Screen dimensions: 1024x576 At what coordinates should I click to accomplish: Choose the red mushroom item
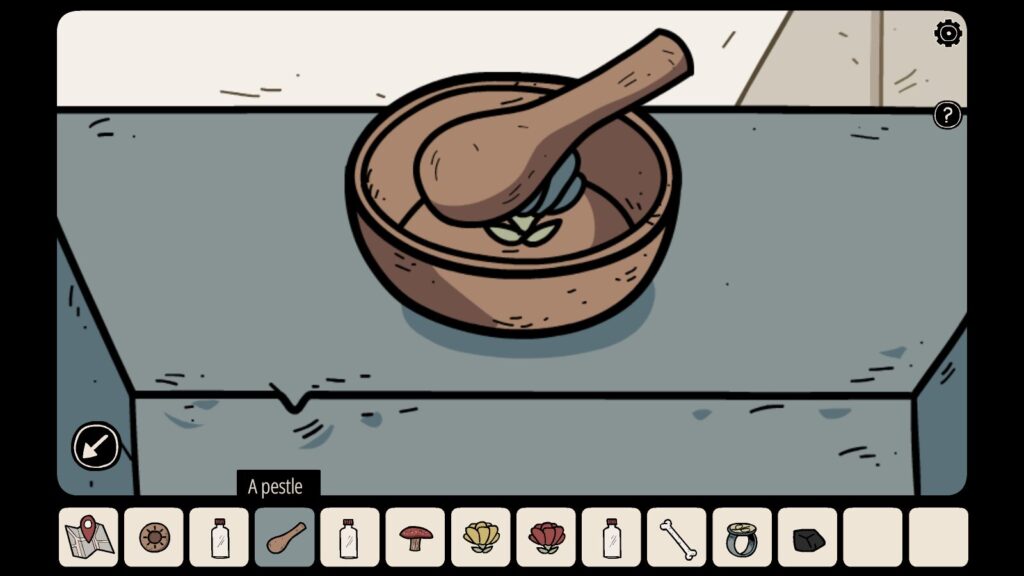416,537
